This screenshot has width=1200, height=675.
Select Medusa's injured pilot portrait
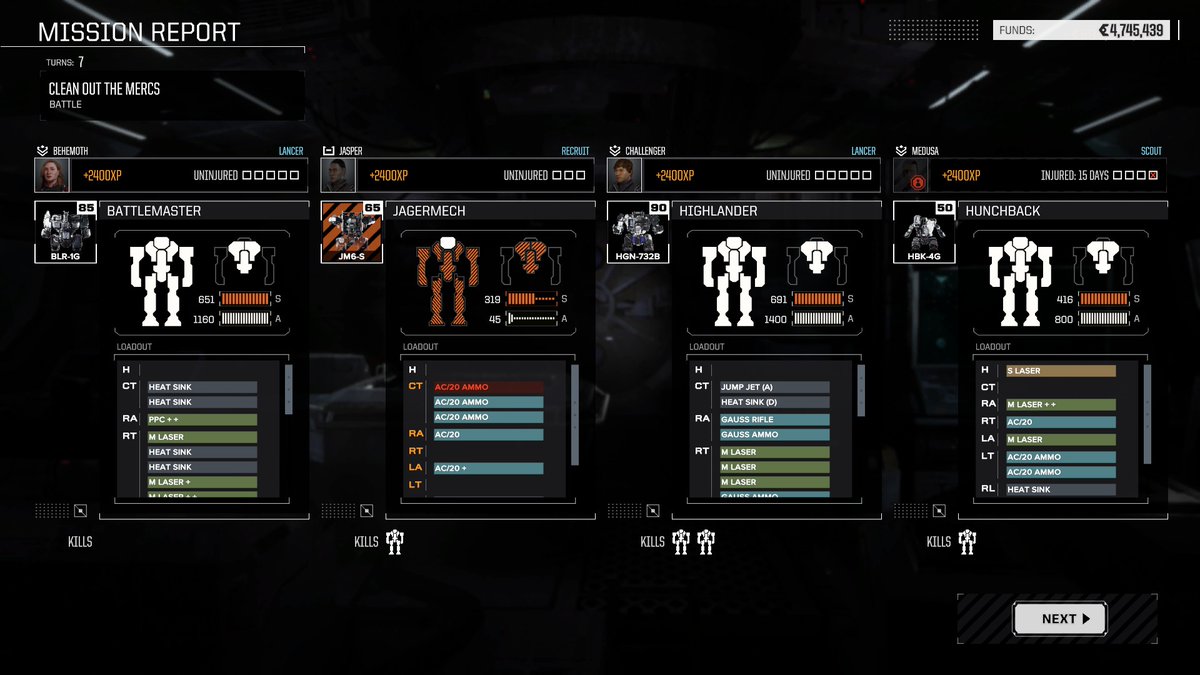pyautogui.click(x=911, y=175)
